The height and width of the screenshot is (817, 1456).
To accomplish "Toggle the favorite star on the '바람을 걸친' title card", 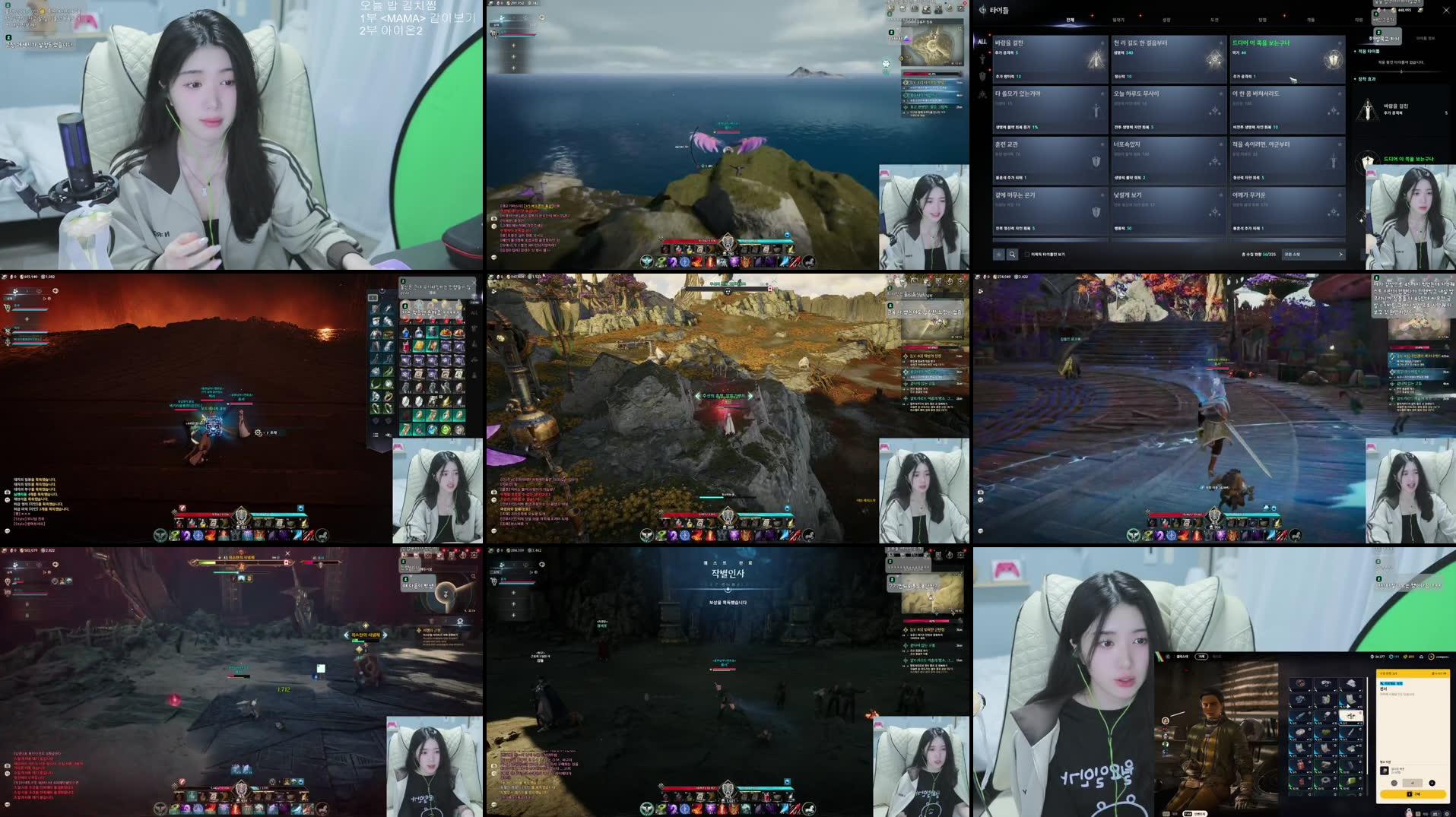I will pos(1102,43).
